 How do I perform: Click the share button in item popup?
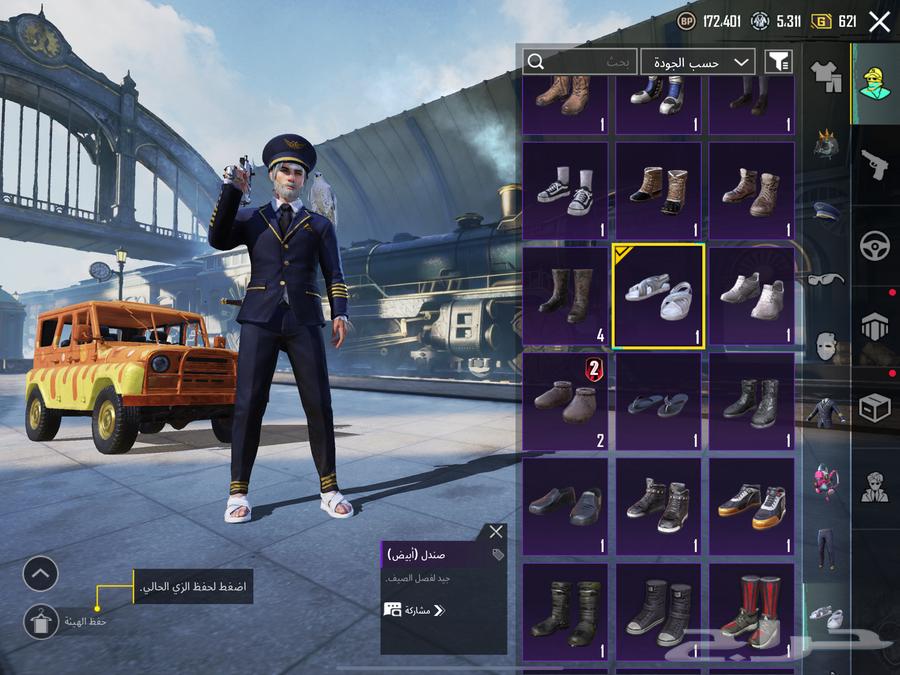414,610
